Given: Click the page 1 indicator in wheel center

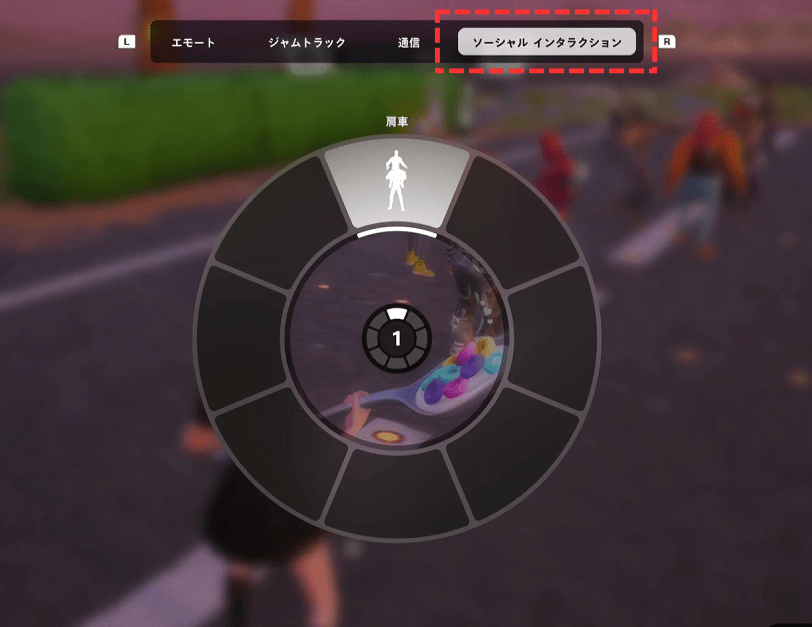Looking at the screenshot, I should (x=396, y=338).
